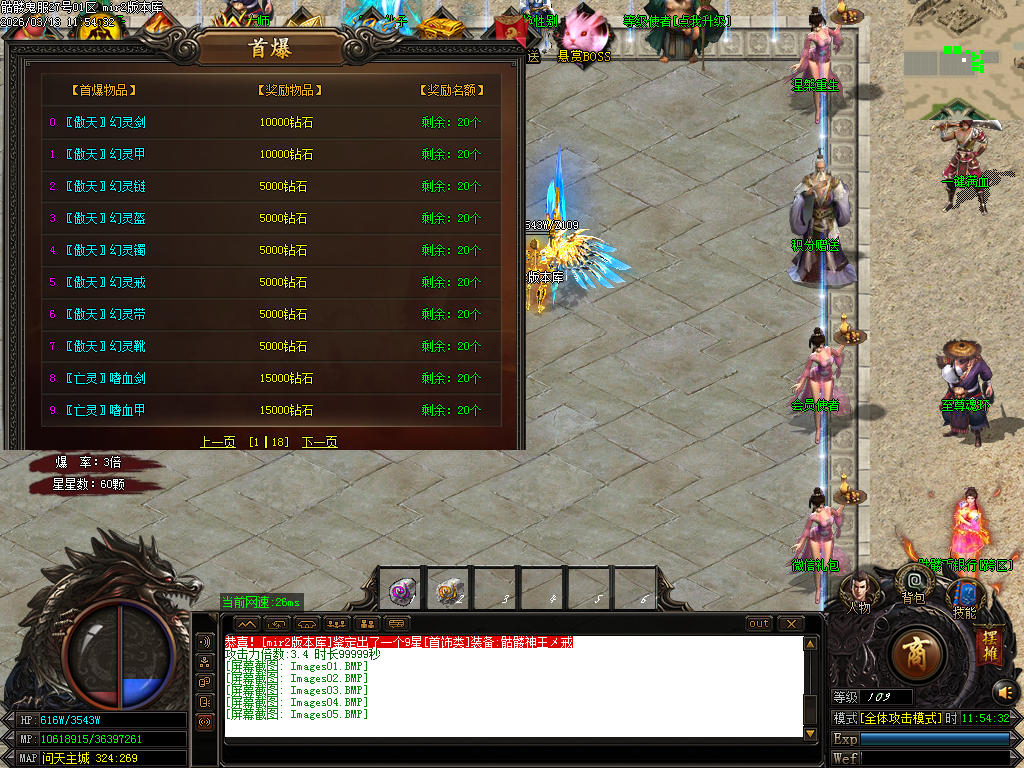Select the 〖傲天〗幻灵剑 first-drop row

click(x=105, y=123)
